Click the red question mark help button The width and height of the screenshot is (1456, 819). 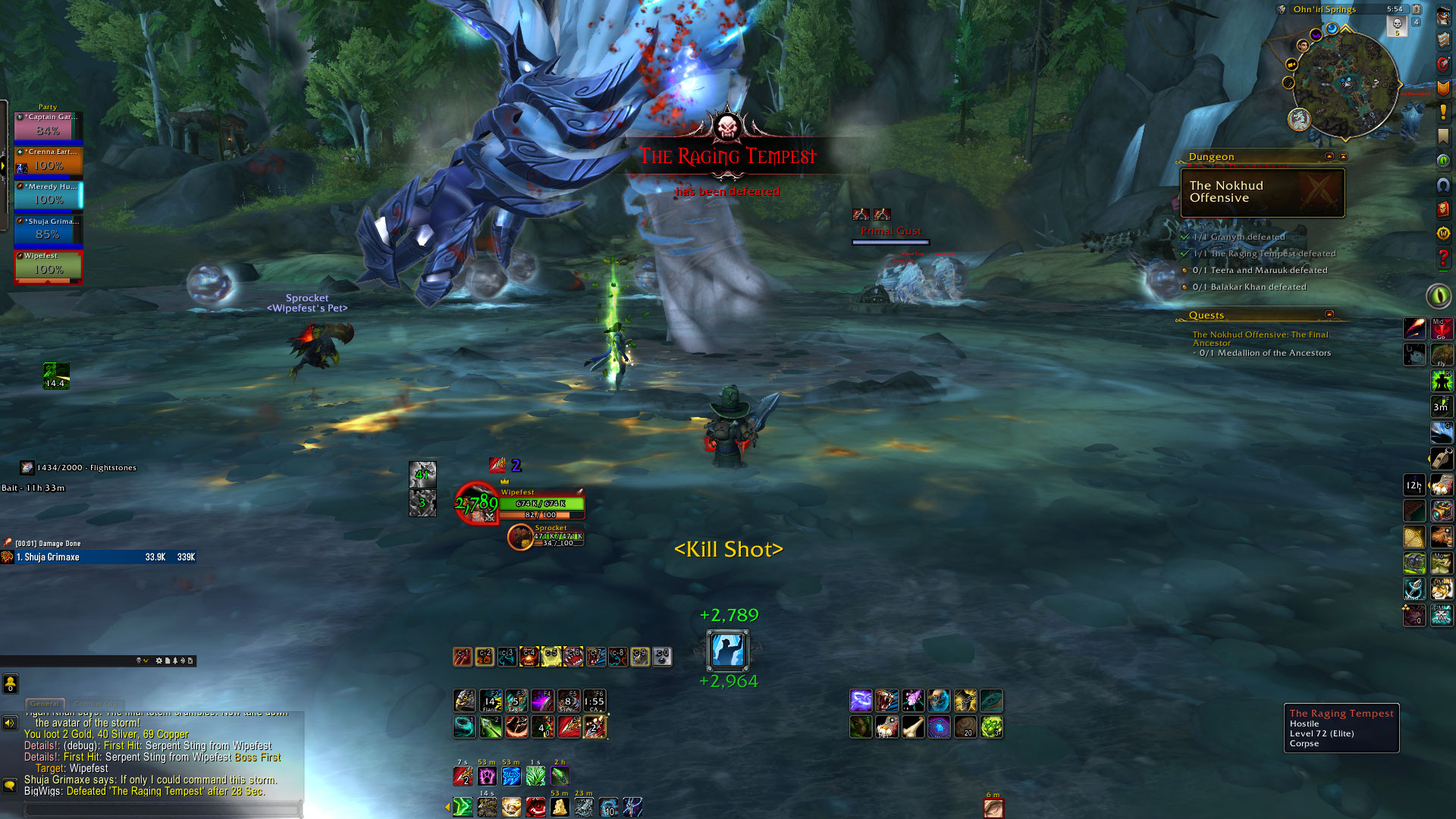(x=1442, y=259)
